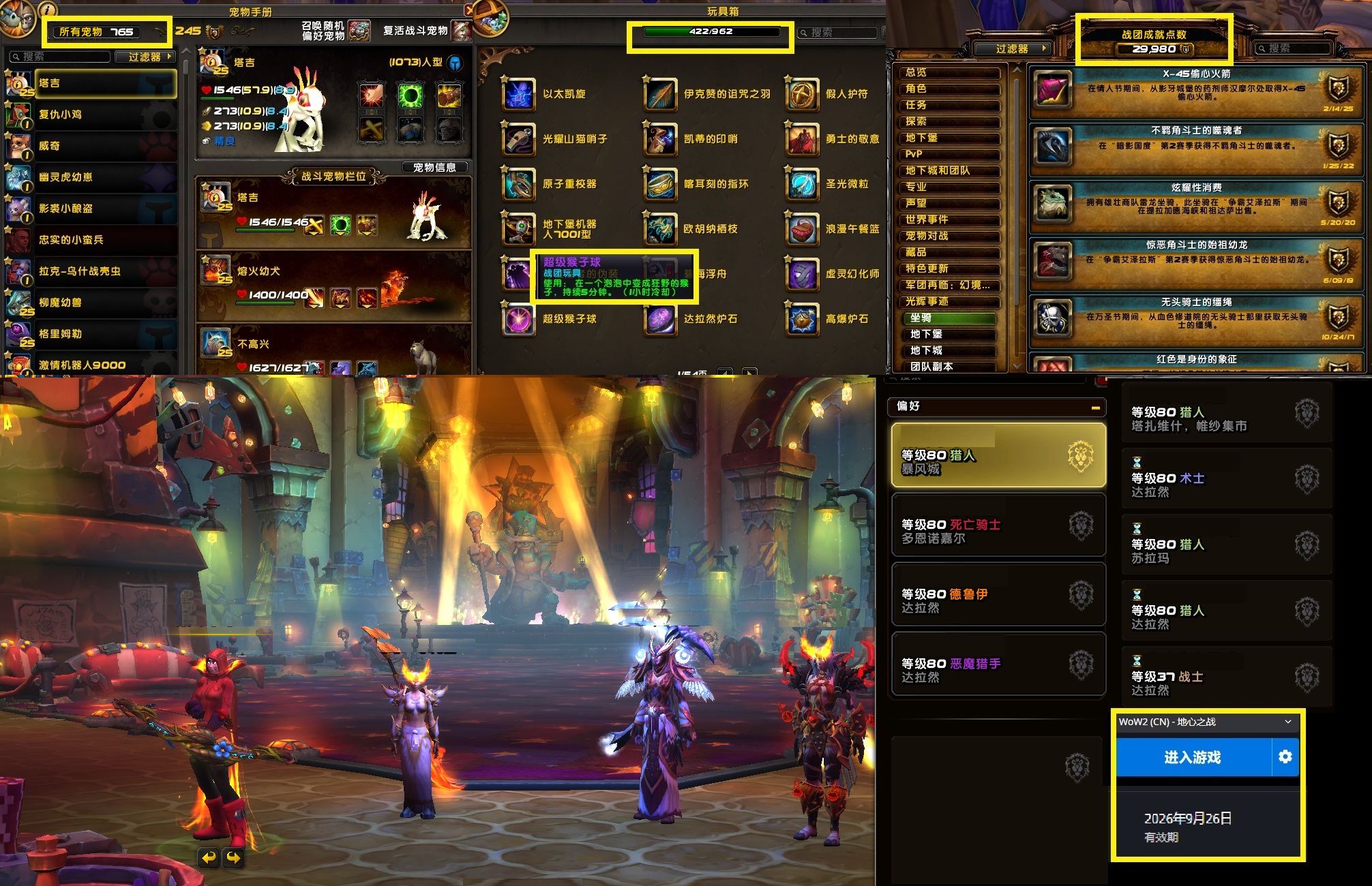Pick the level 37 战士 character

[x=1225, y=682]
